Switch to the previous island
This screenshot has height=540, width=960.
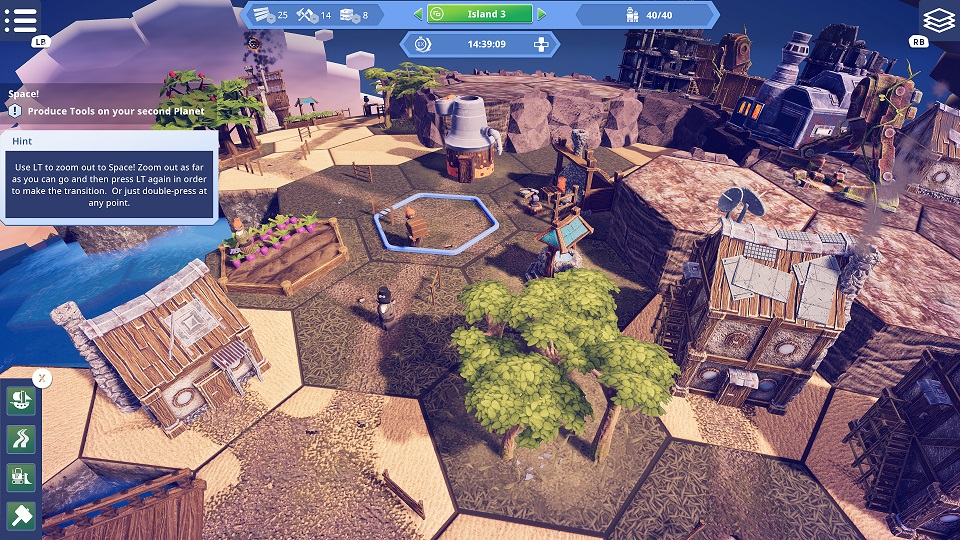pos(418,14)
